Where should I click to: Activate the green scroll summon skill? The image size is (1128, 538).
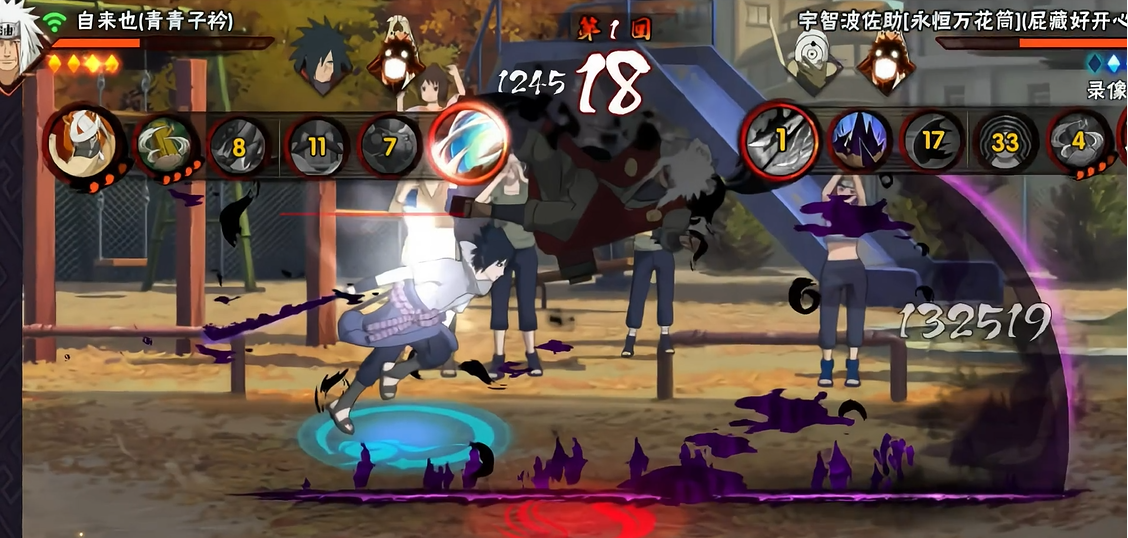[x=165, y=146]
